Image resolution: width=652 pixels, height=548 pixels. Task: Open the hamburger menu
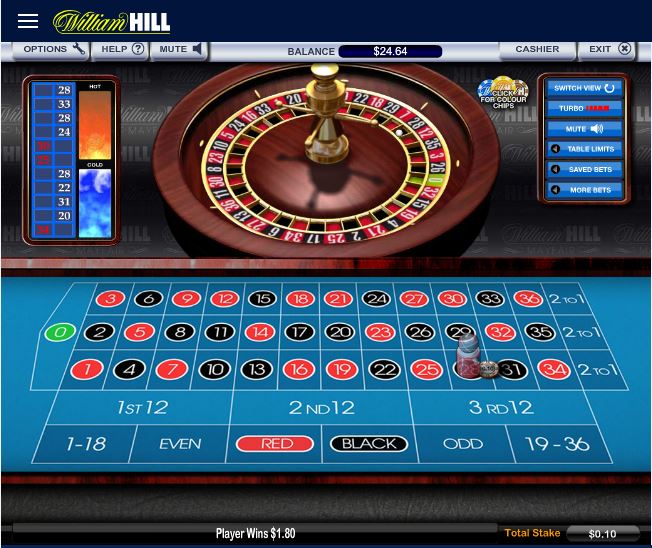tap(28, 21)
